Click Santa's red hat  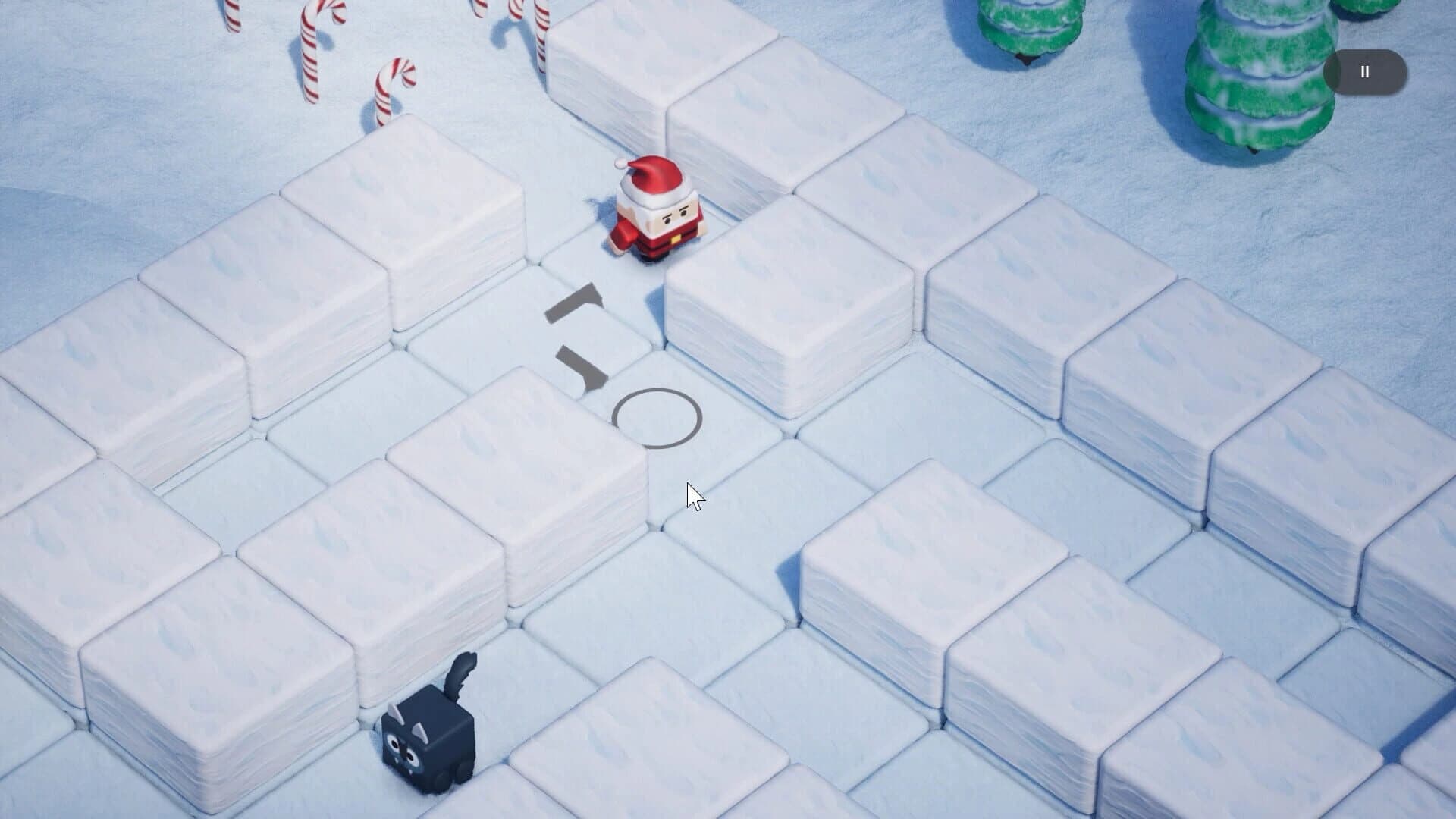point(654,178)
